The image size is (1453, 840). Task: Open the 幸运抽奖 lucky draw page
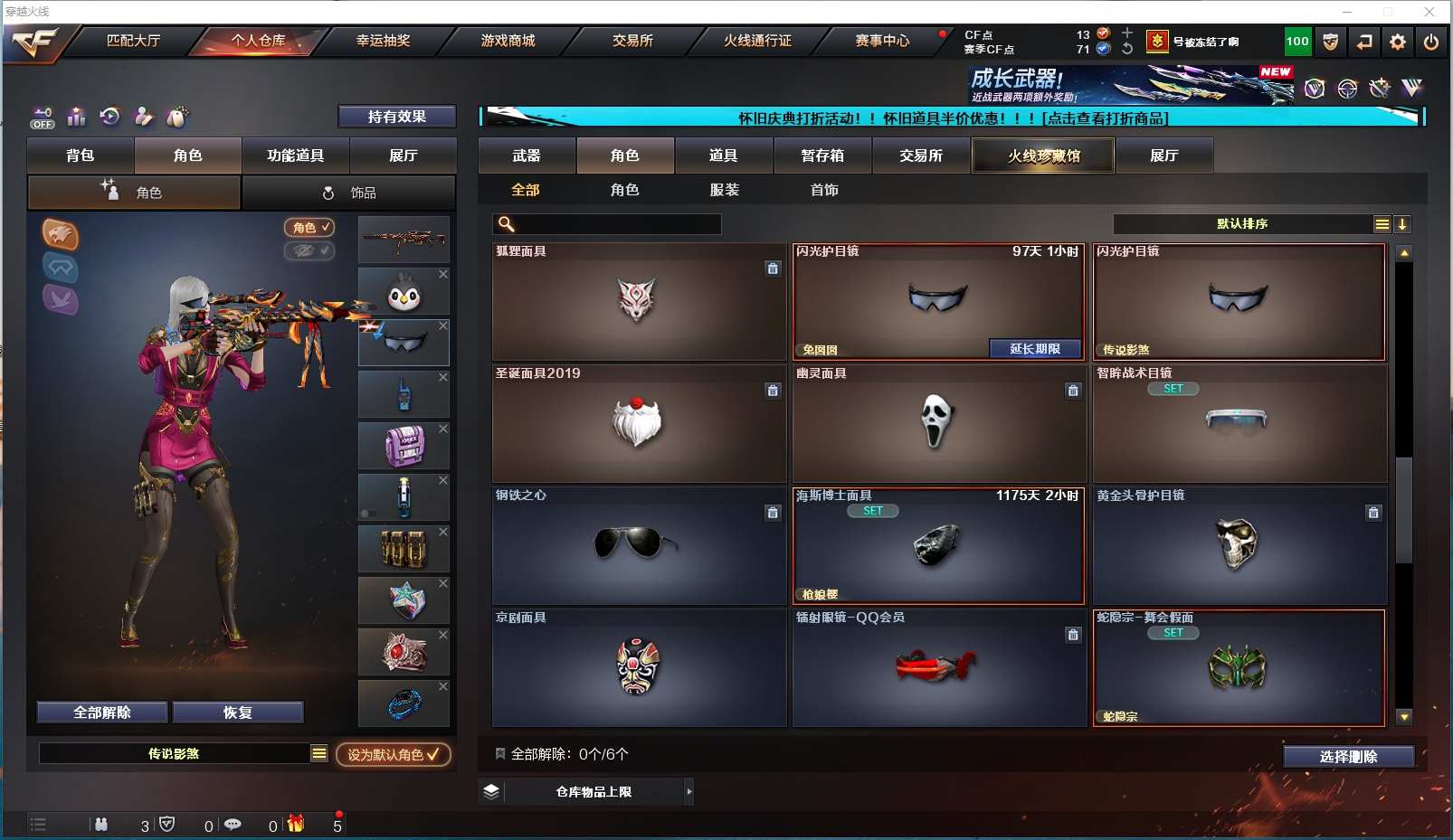383,41
